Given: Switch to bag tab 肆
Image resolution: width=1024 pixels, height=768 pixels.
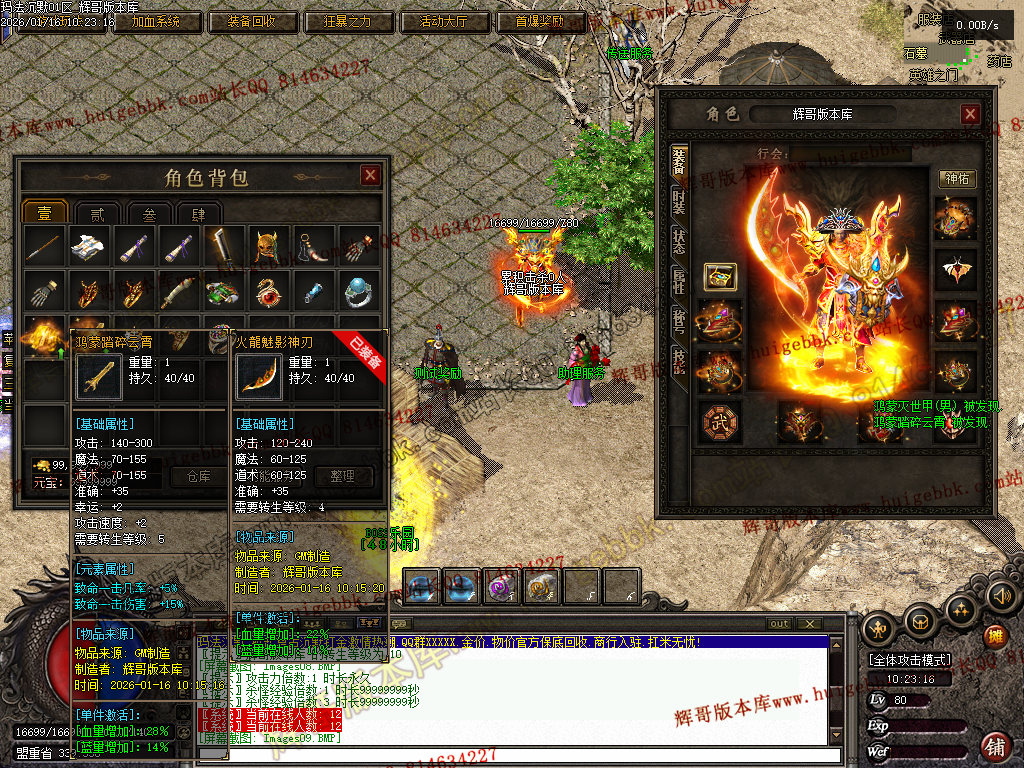Looking at the screenshot, I should click(199, 213).
